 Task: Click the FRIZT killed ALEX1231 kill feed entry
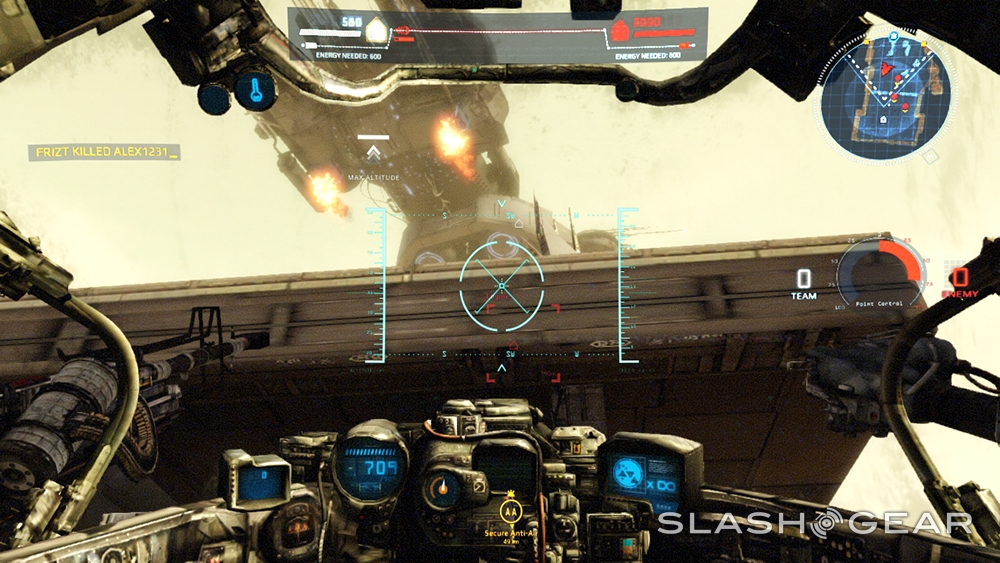coord(105,152)
